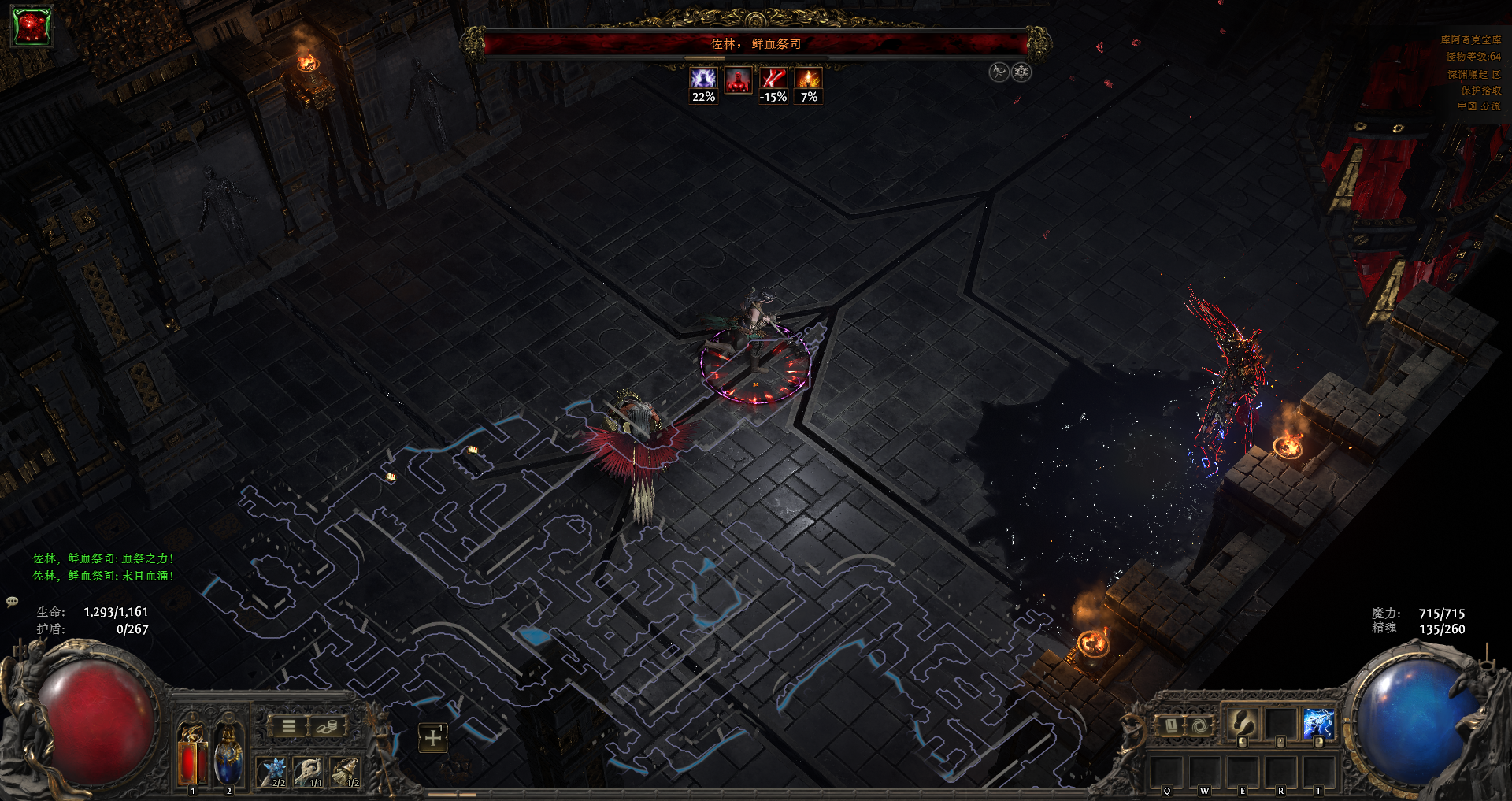Screen dimensions: 1512x801
Task: Activate the blue lightning skill
Action: 1318,723
